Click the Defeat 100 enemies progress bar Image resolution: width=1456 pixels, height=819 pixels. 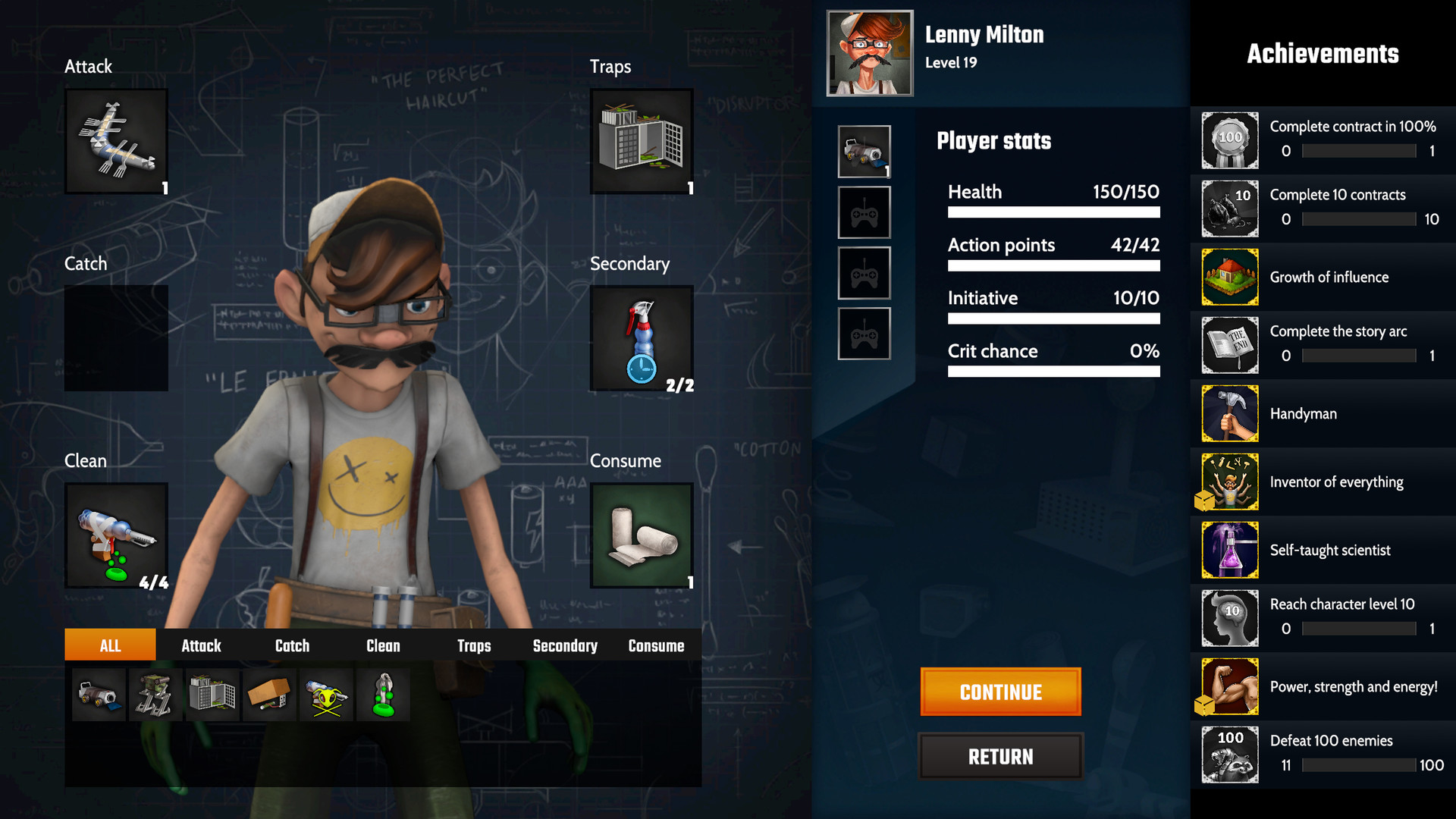click(x=1357, y=765)
